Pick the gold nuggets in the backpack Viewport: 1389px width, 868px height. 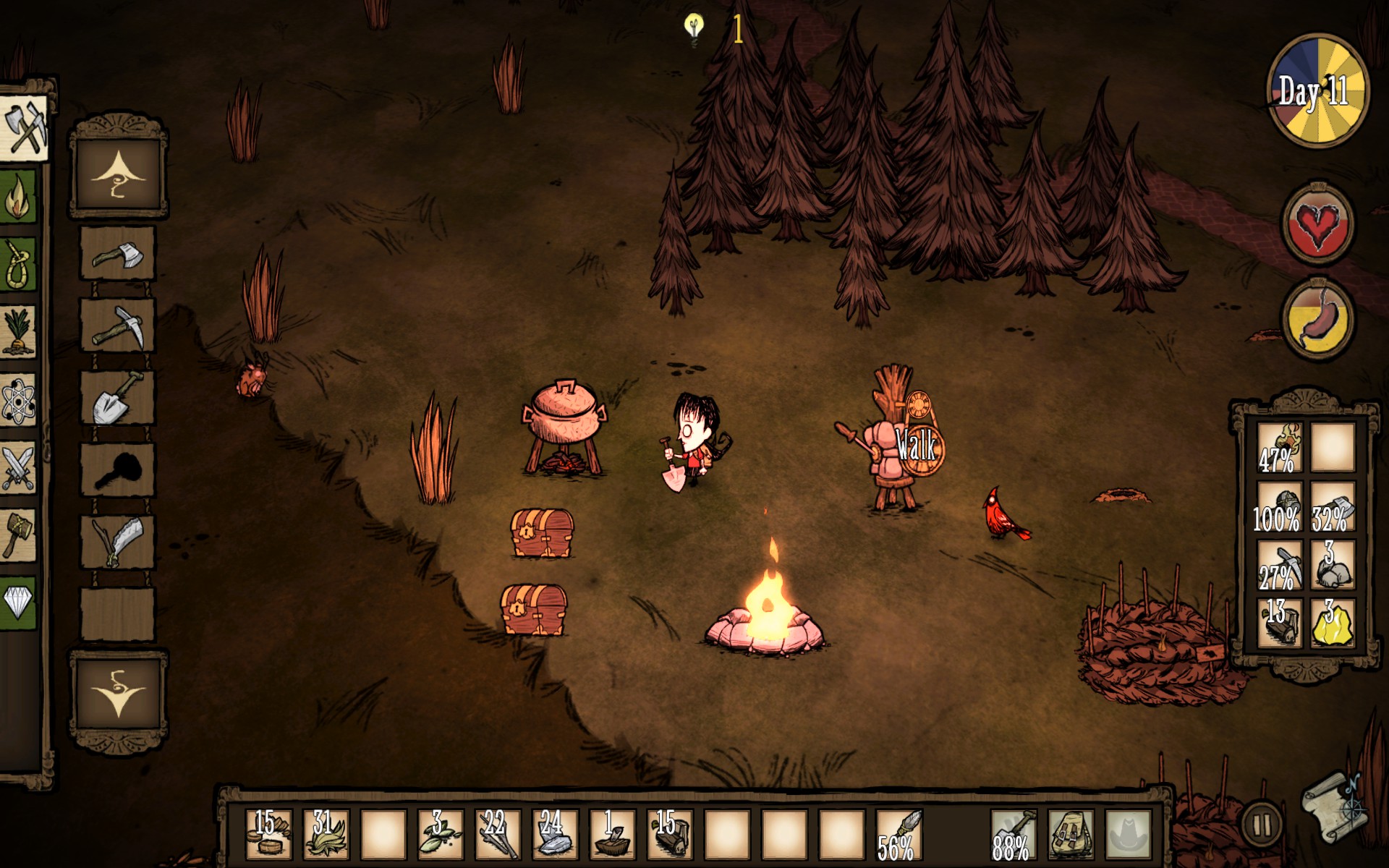pyautogui.click(x=1333, y=622)
